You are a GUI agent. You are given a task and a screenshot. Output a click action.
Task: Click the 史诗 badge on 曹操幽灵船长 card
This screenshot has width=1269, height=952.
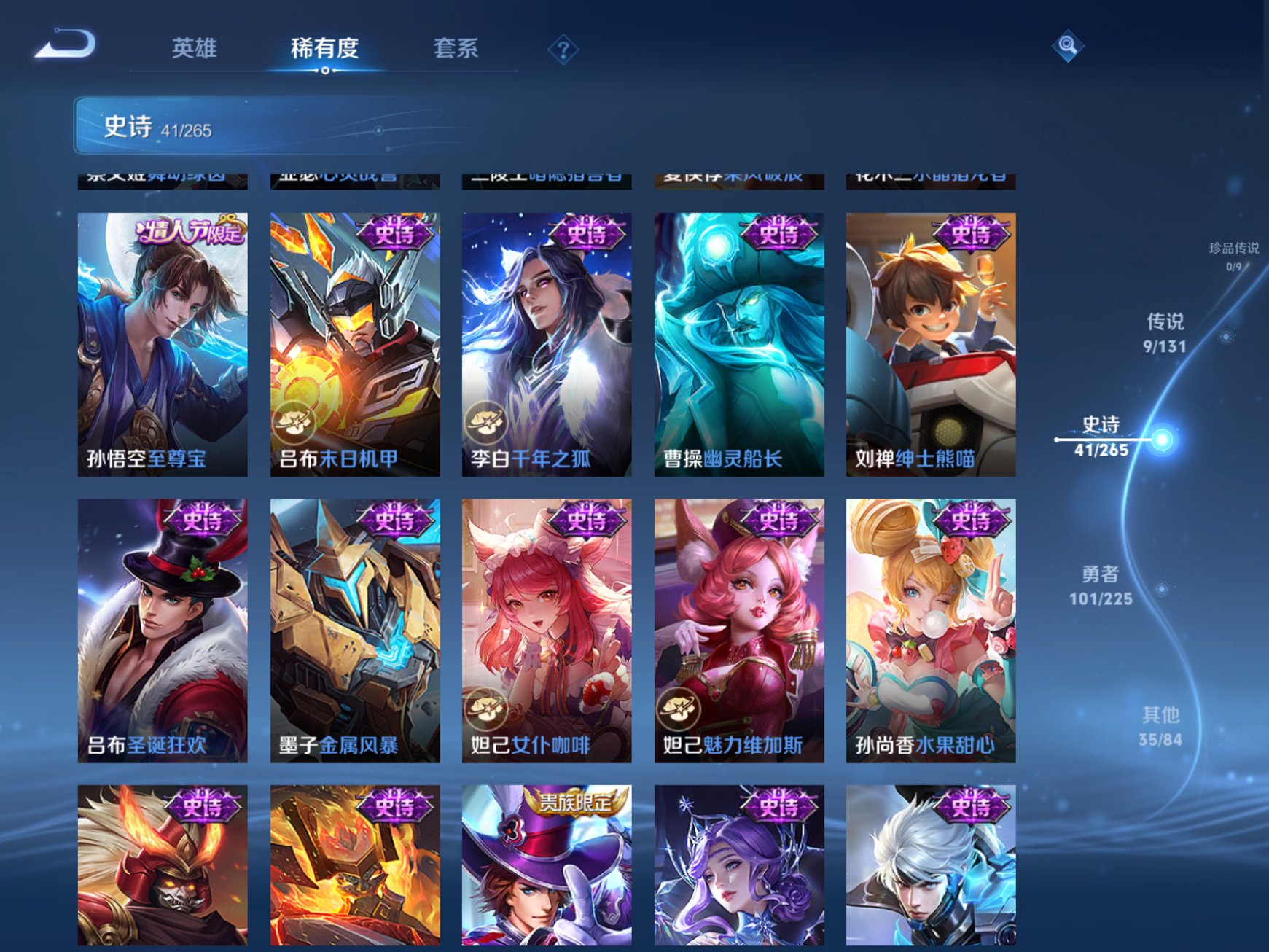point(779,234)
